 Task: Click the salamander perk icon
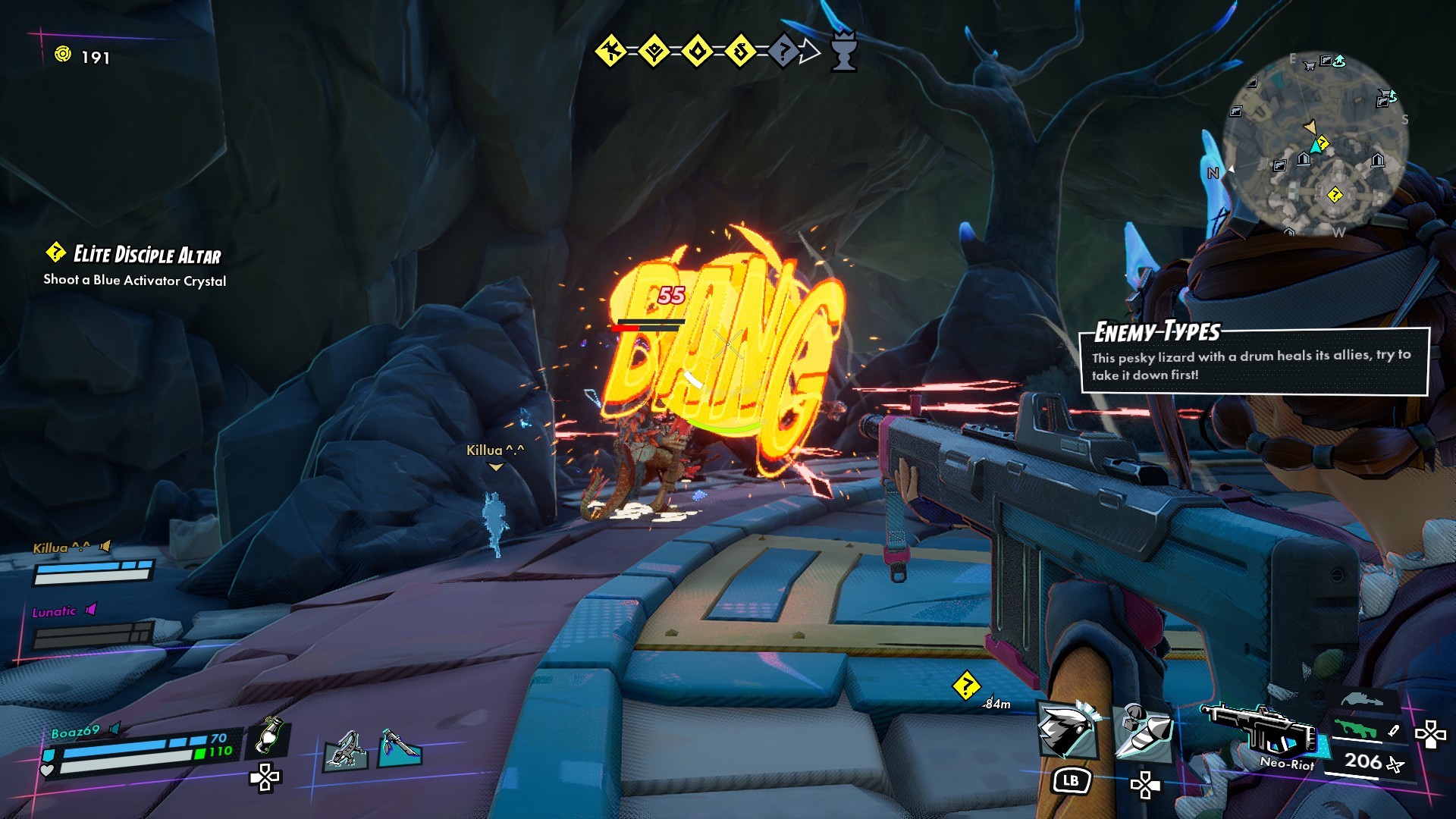[x=347, y=751]
